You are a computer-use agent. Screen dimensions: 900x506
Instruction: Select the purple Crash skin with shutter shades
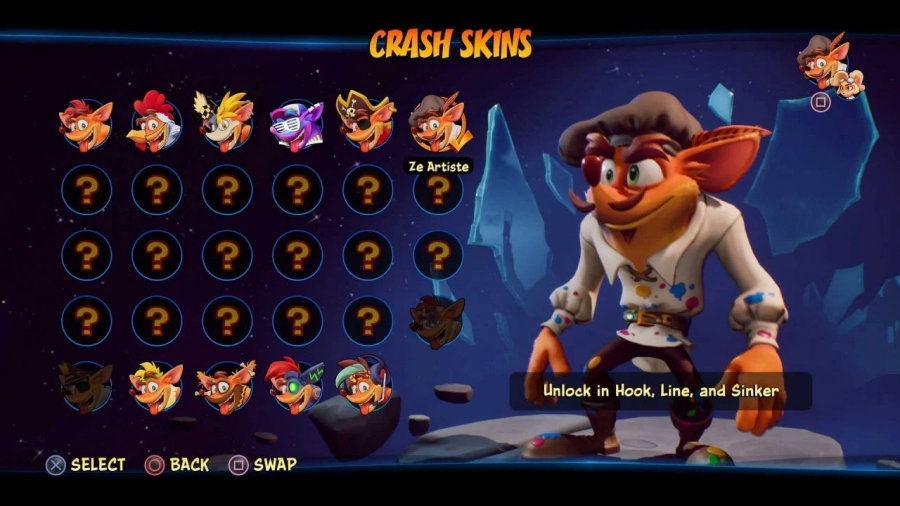point(297,125)
